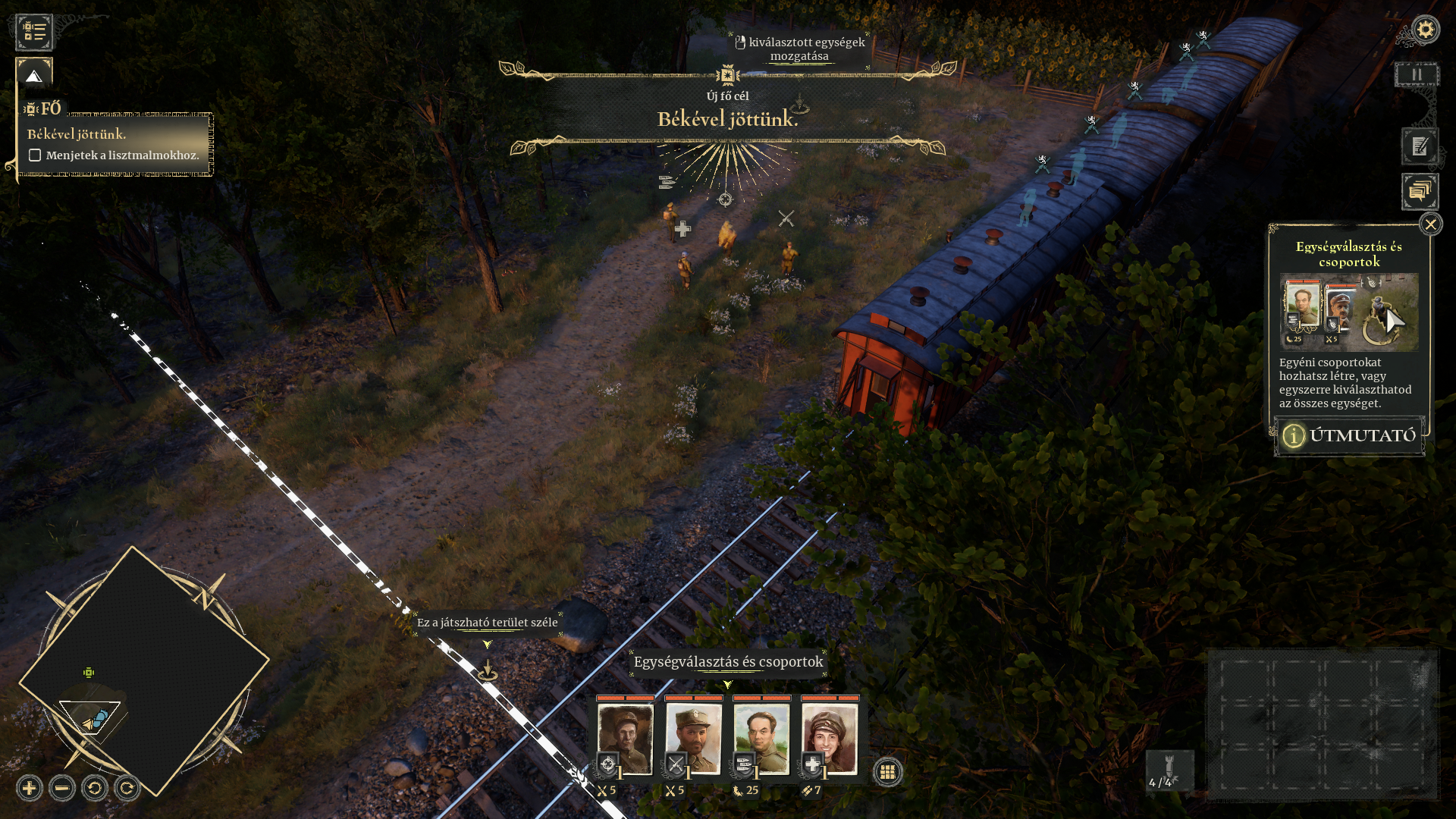The height and width of the screenshot is (819, 1456).
Task: Open the gear settings menu
Action: point(1426,30)
